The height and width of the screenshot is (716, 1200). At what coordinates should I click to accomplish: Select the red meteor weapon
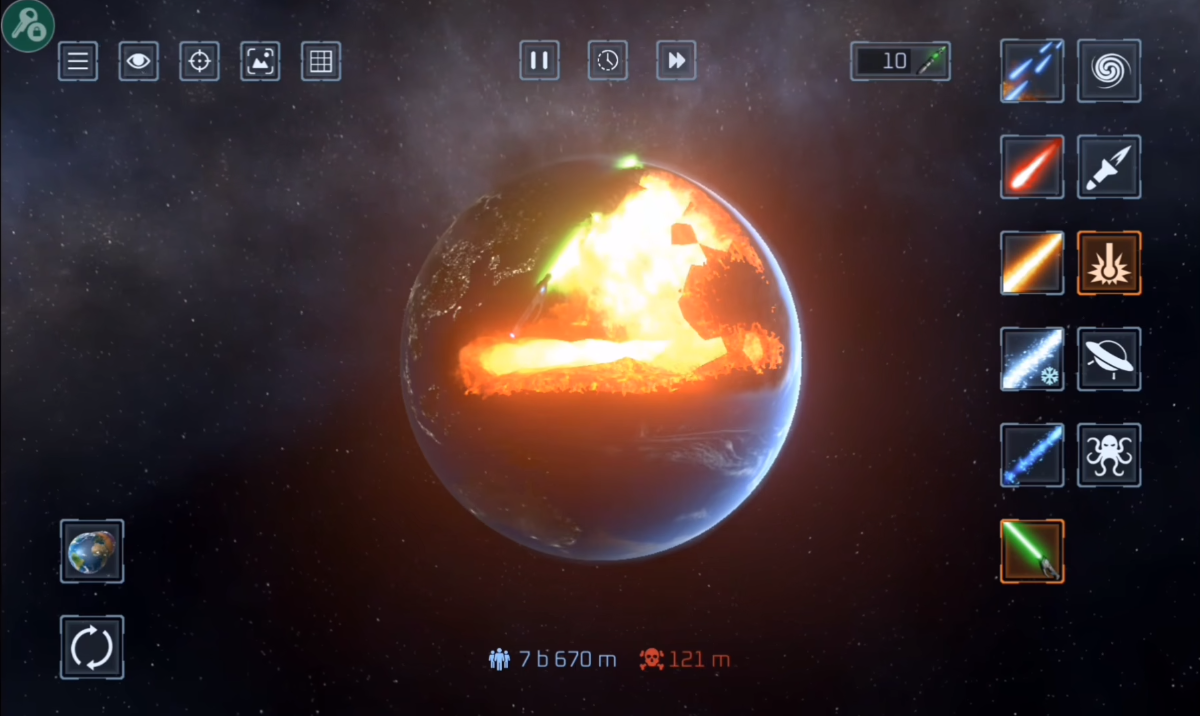[1032, 167]
